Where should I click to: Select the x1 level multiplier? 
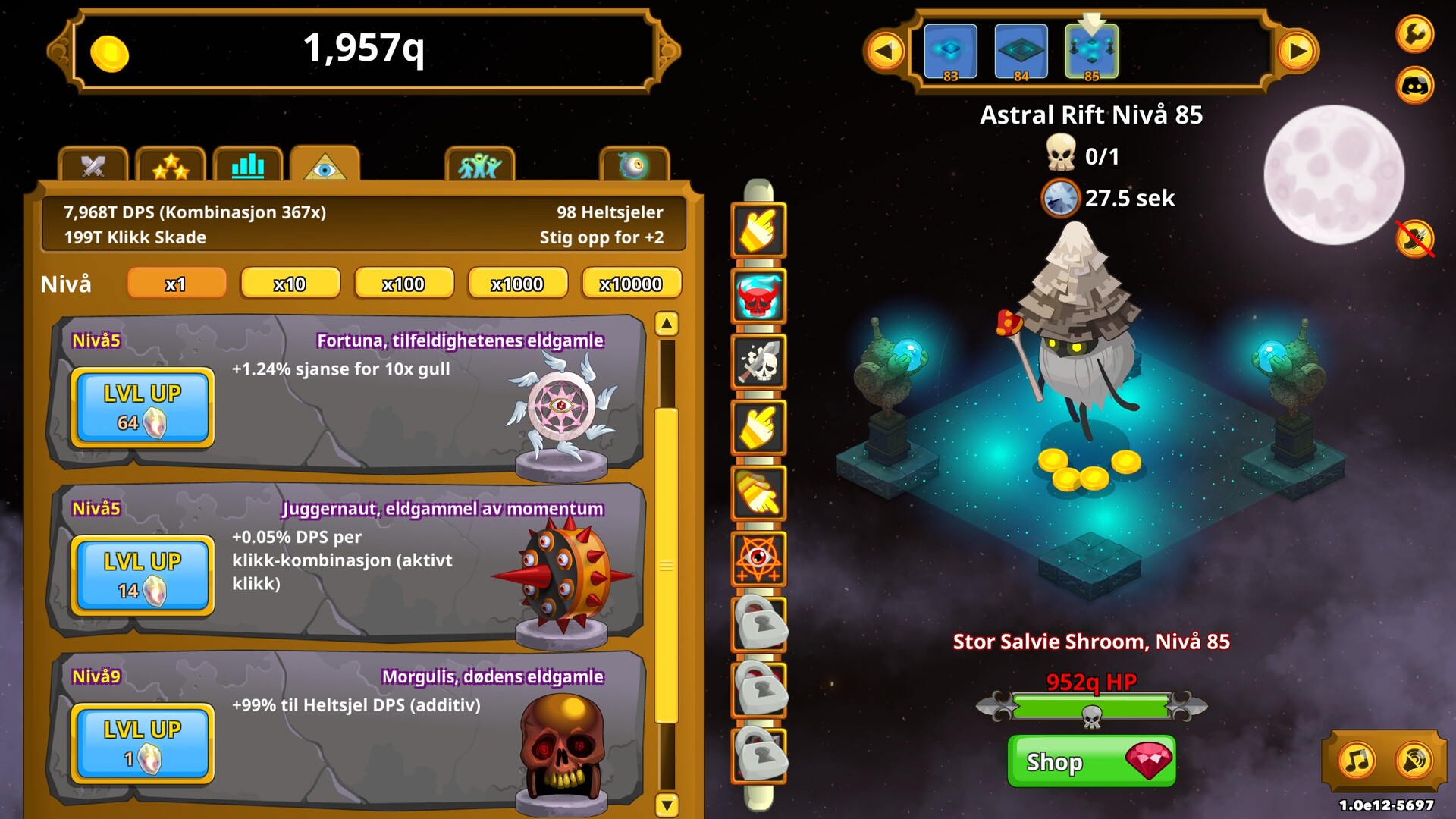pyautogui.click(x=176, y=284)
